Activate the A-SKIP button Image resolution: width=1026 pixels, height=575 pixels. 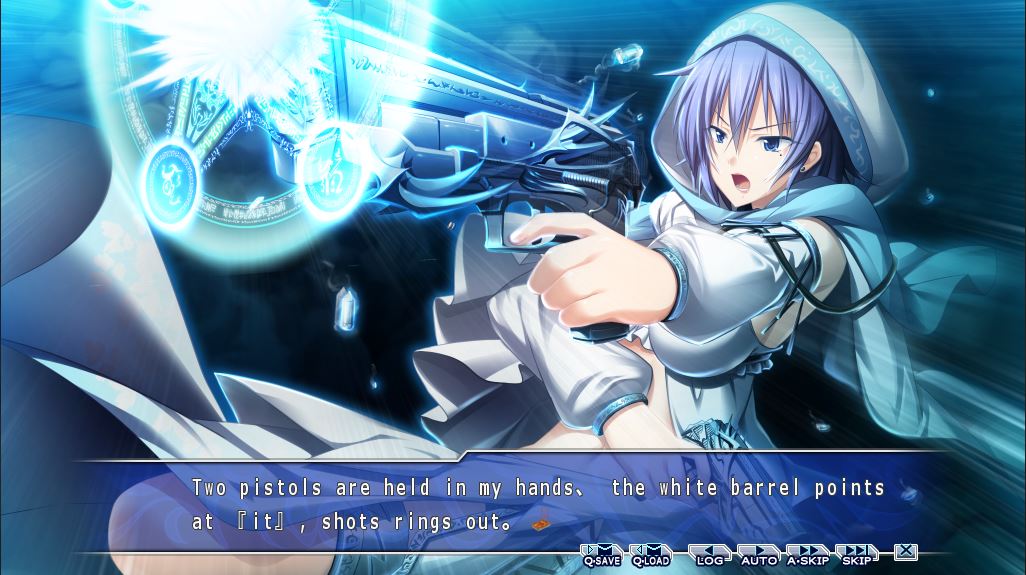pos(808,553)
